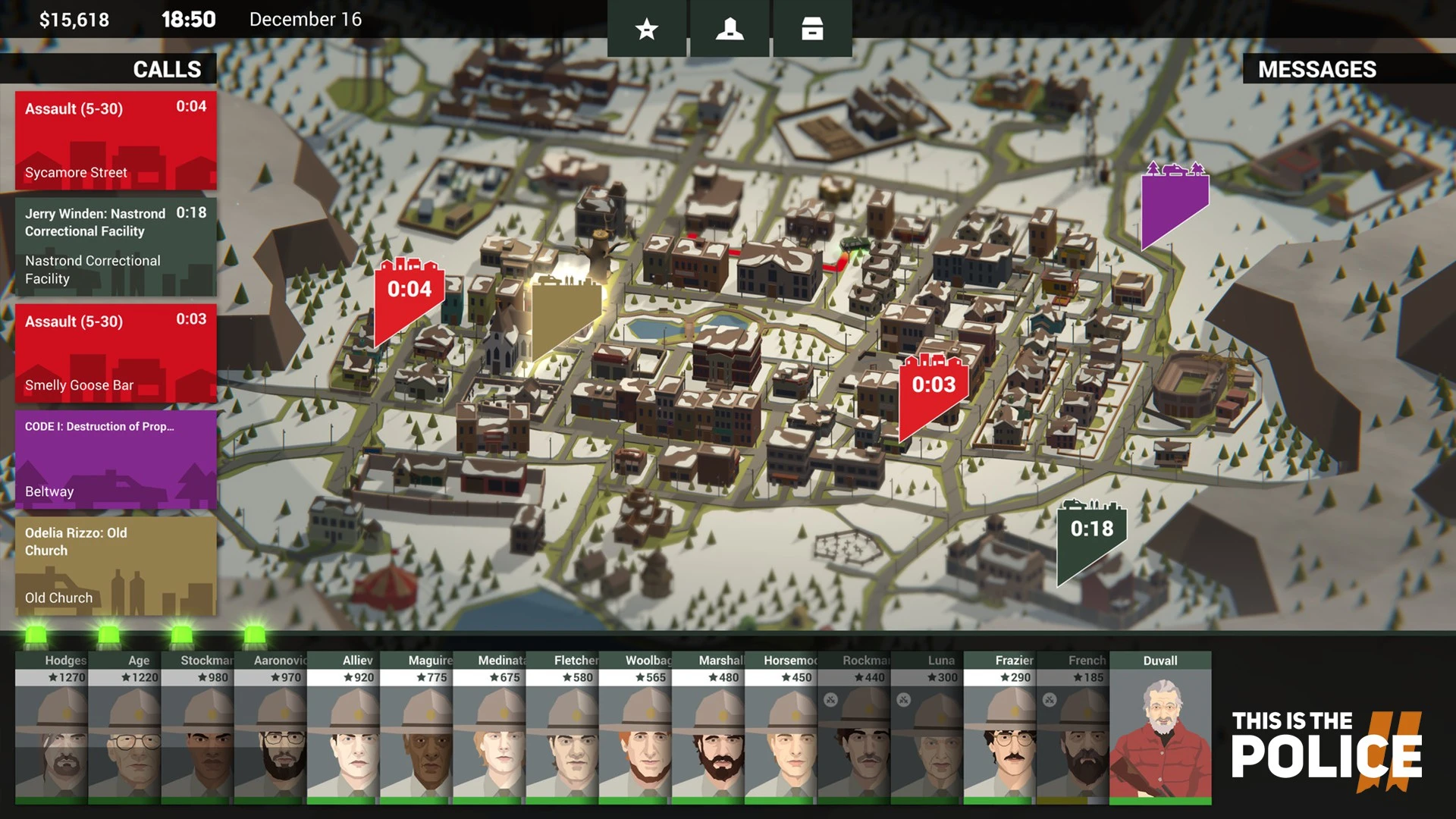Open the Smelly Goose Bar Assault call
The image size is (1456, 819).
[x=115, y=353]
